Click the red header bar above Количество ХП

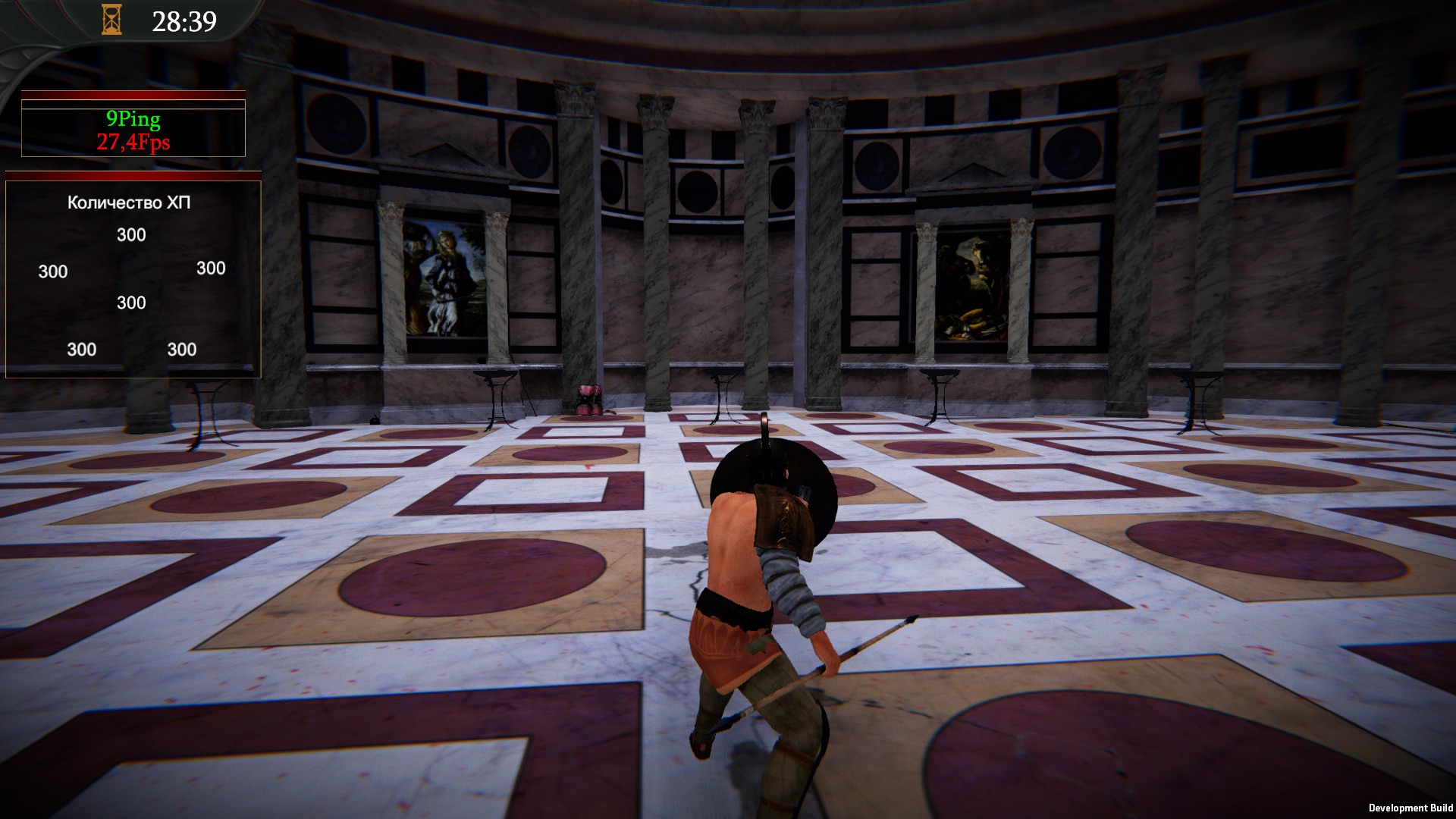pyautogui.click(x=133, y=176)
